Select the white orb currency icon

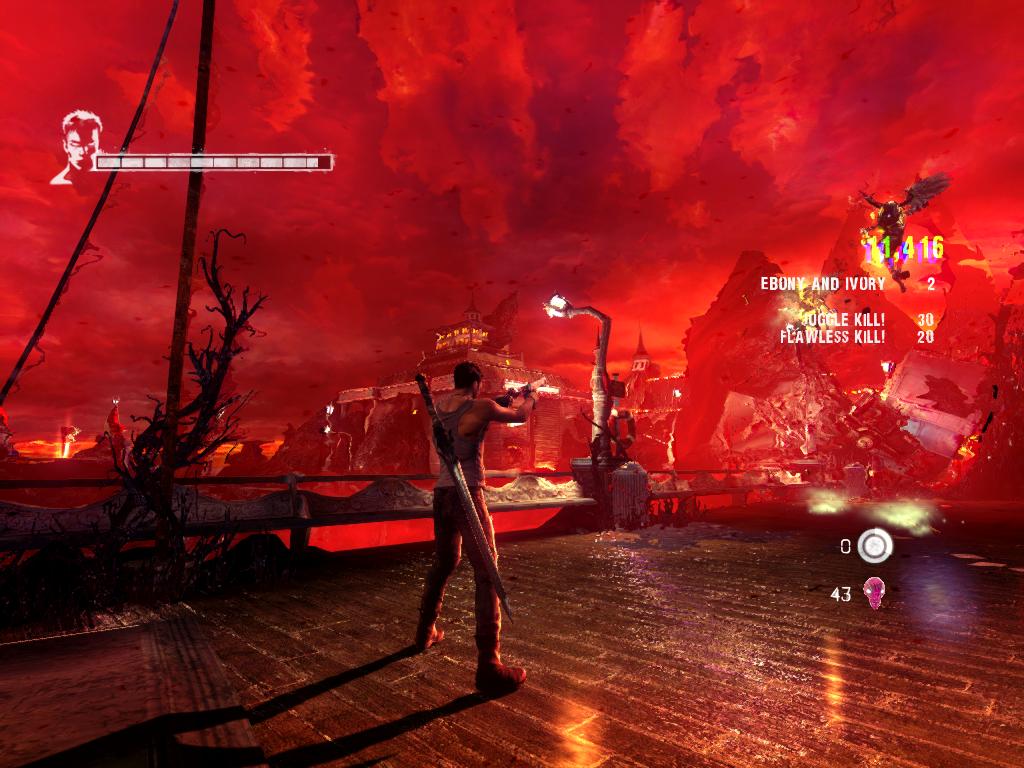tap(876, 545)
